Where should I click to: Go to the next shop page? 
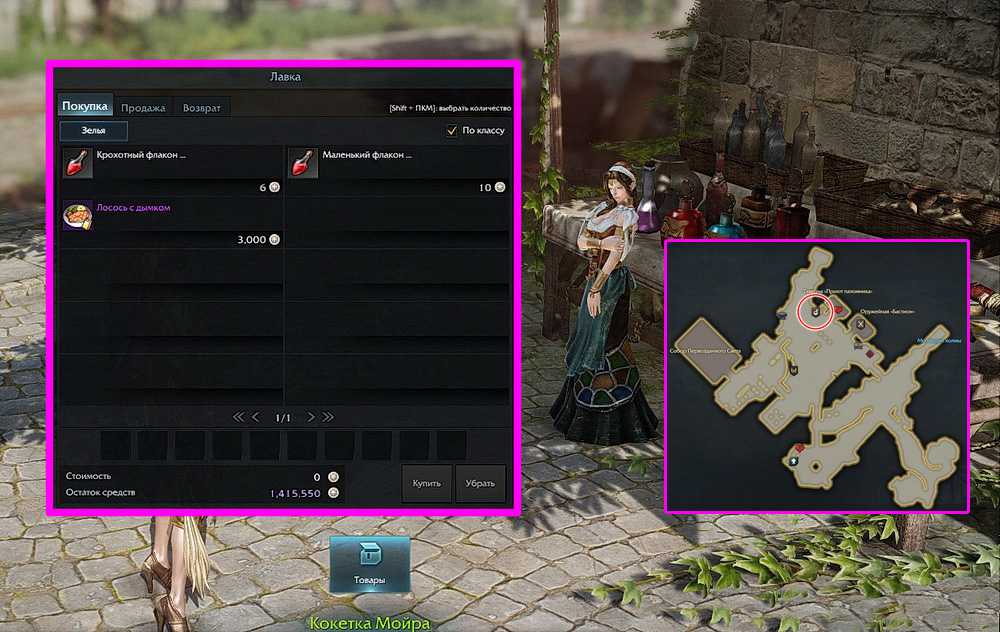tap(311, 417)
